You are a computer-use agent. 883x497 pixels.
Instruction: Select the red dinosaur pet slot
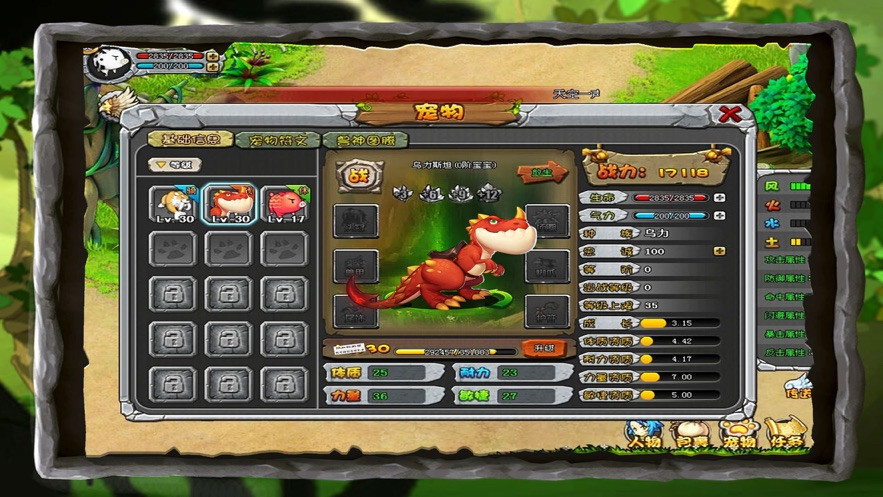click(228, 204)
